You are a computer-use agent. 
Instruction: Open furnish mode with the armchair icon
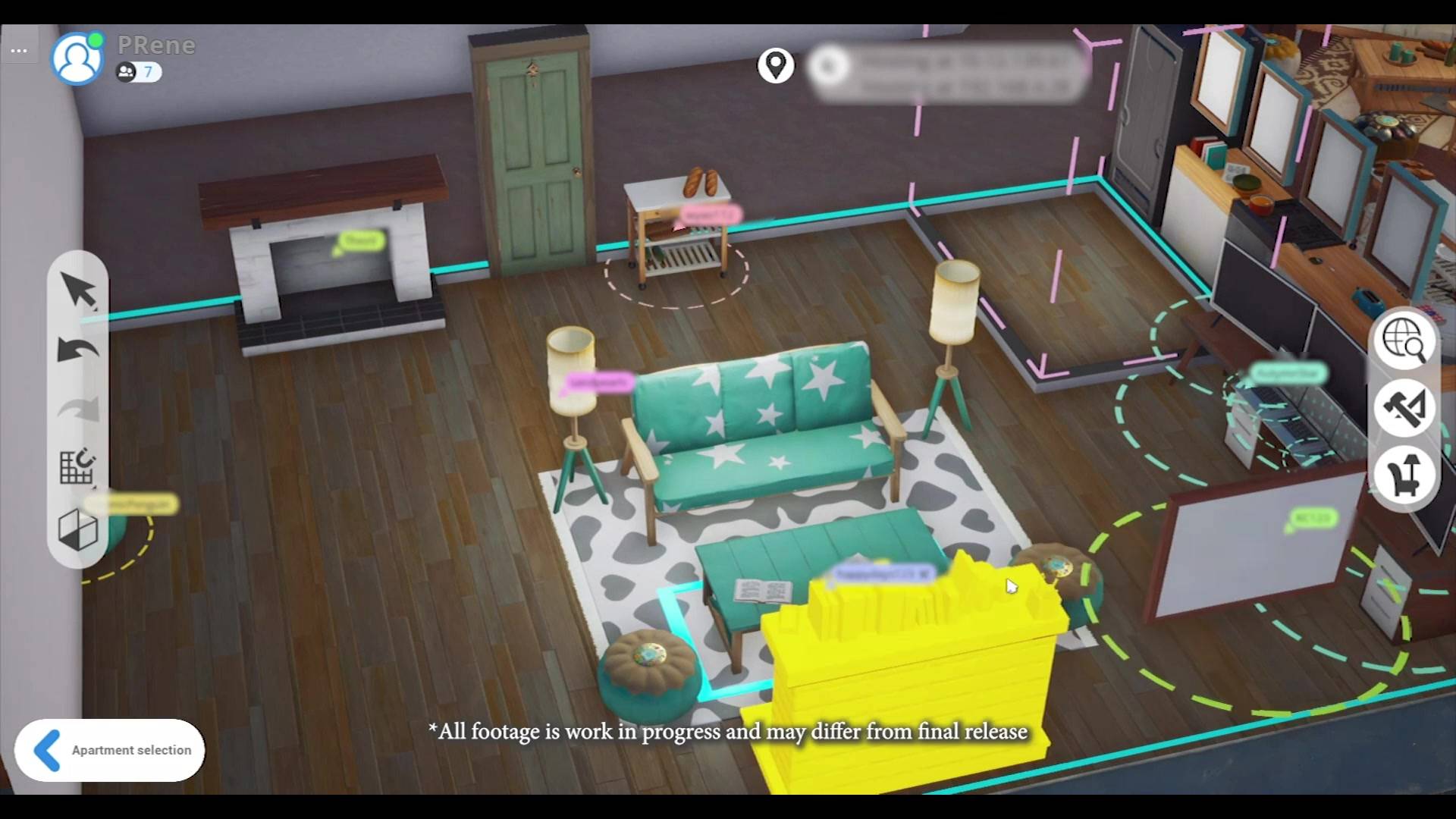coord(1407,475)
